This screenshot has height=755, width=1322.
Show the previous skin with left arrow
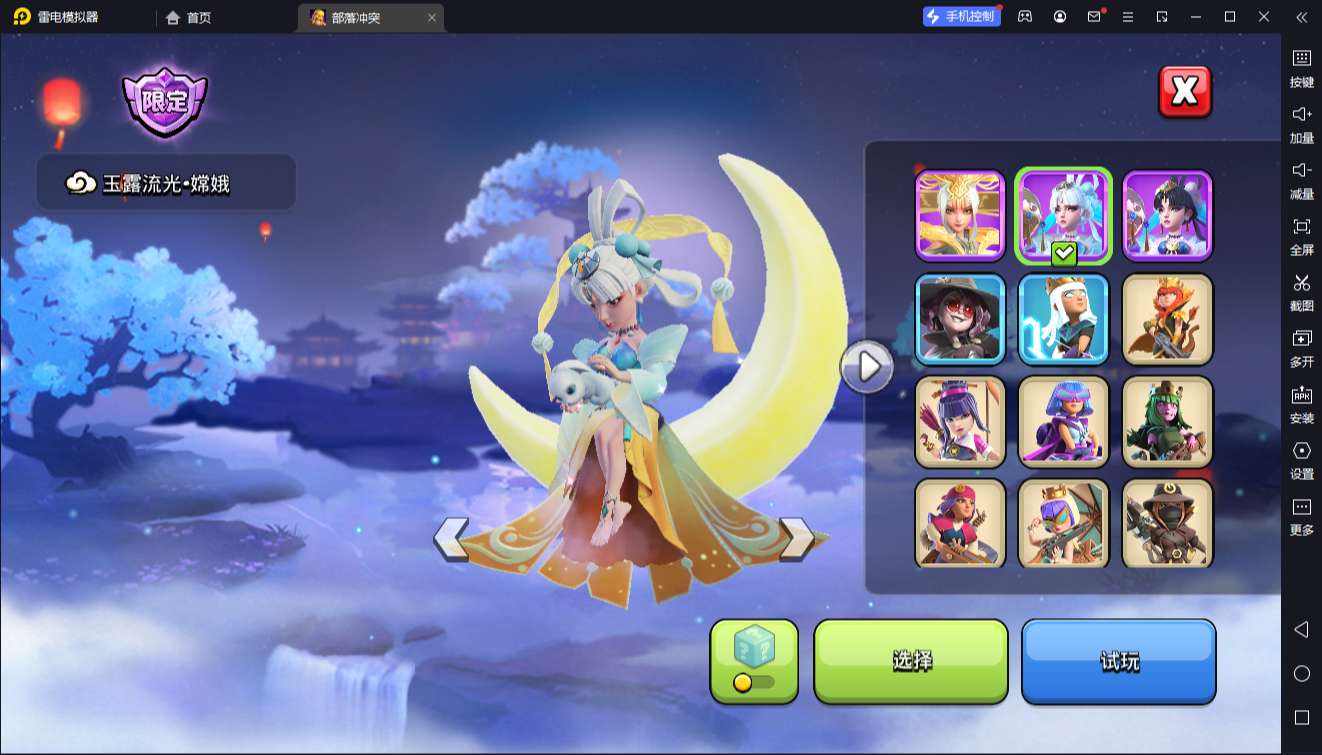pos(451,538)
